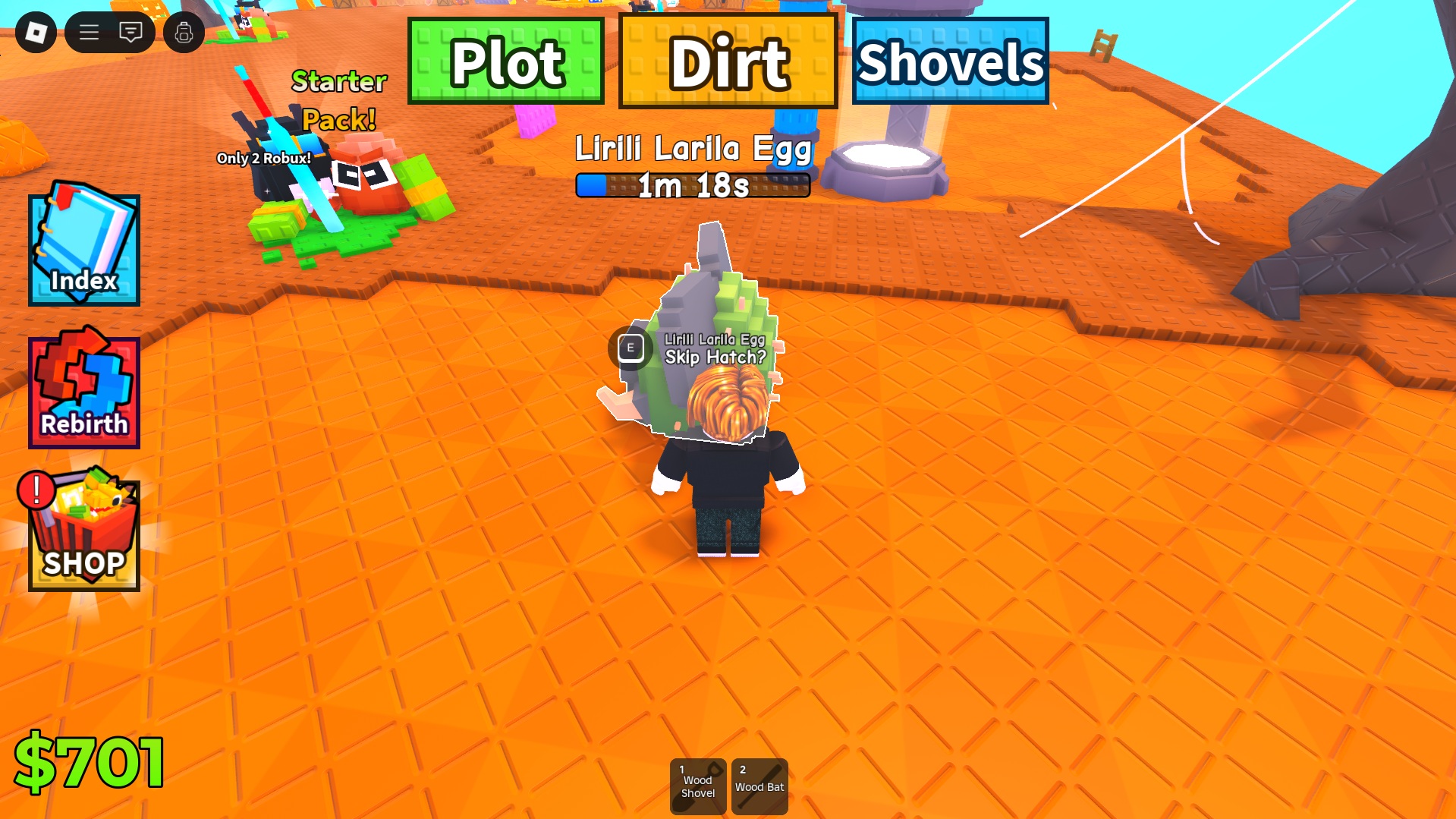Open the Plot menu
Screen dimensions: 1456x819
pyautogui.click(x=504, y=62)
